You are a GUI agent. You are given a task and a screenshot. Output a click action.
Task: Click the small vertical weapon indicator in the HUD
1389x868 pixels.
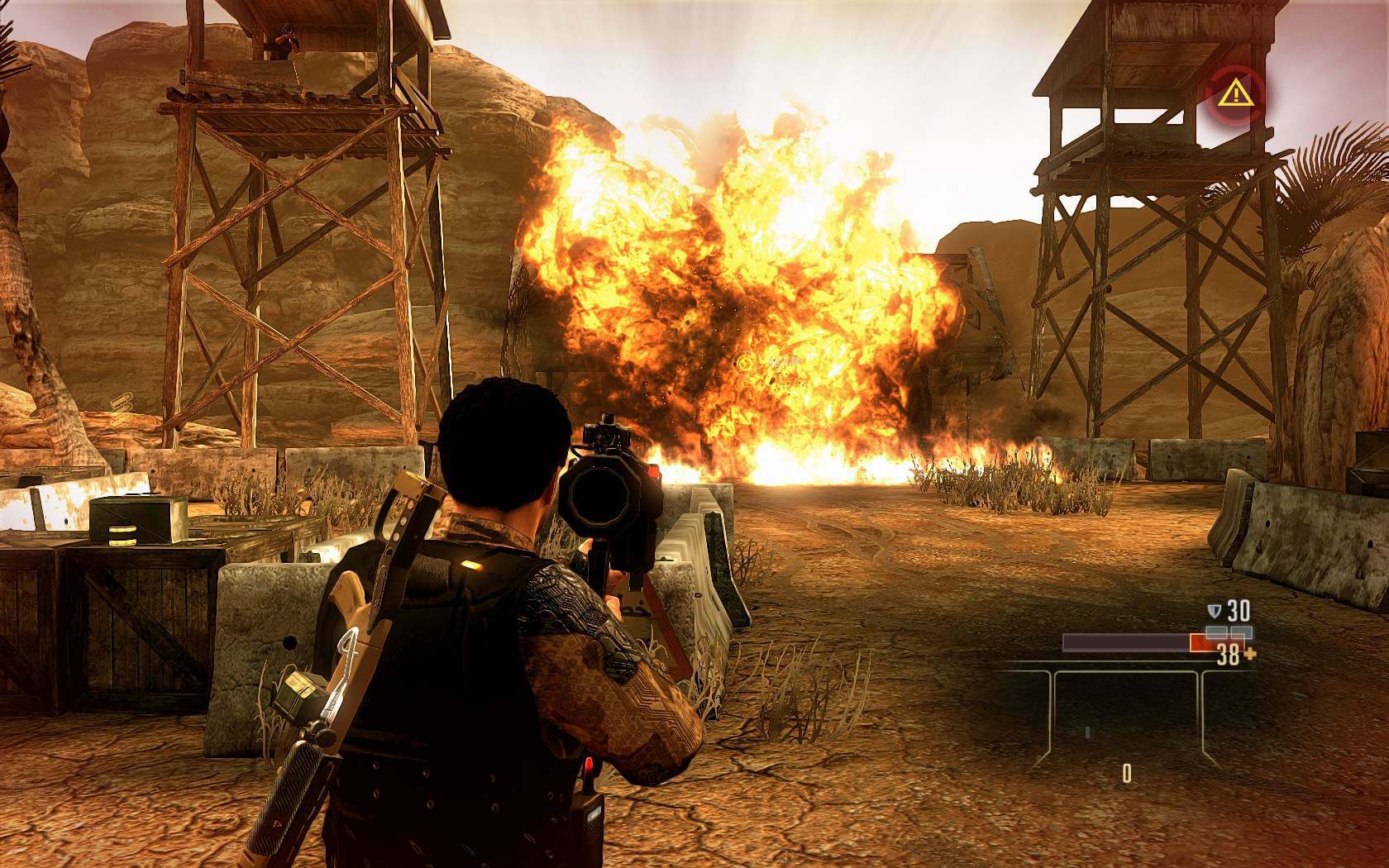(x=1089, y=732)
